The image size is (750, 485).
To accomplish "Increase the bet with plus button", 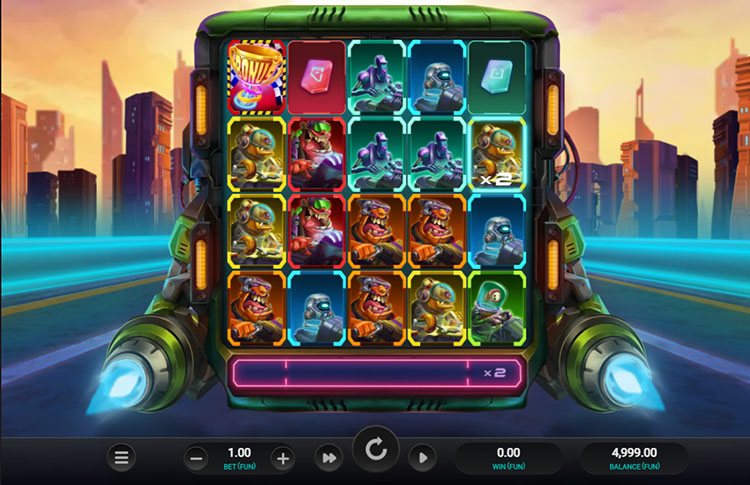I will (283, 458).
